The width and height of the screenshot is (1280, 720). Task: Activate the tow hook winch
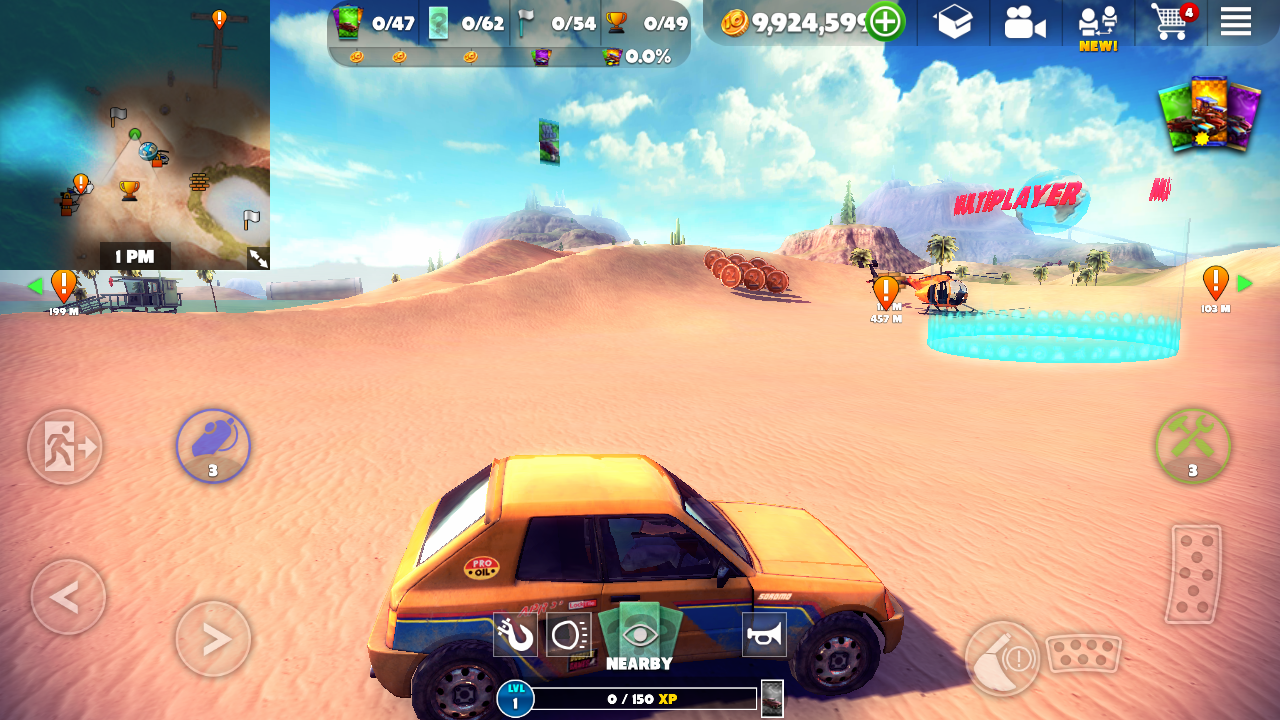pos(515,635)
